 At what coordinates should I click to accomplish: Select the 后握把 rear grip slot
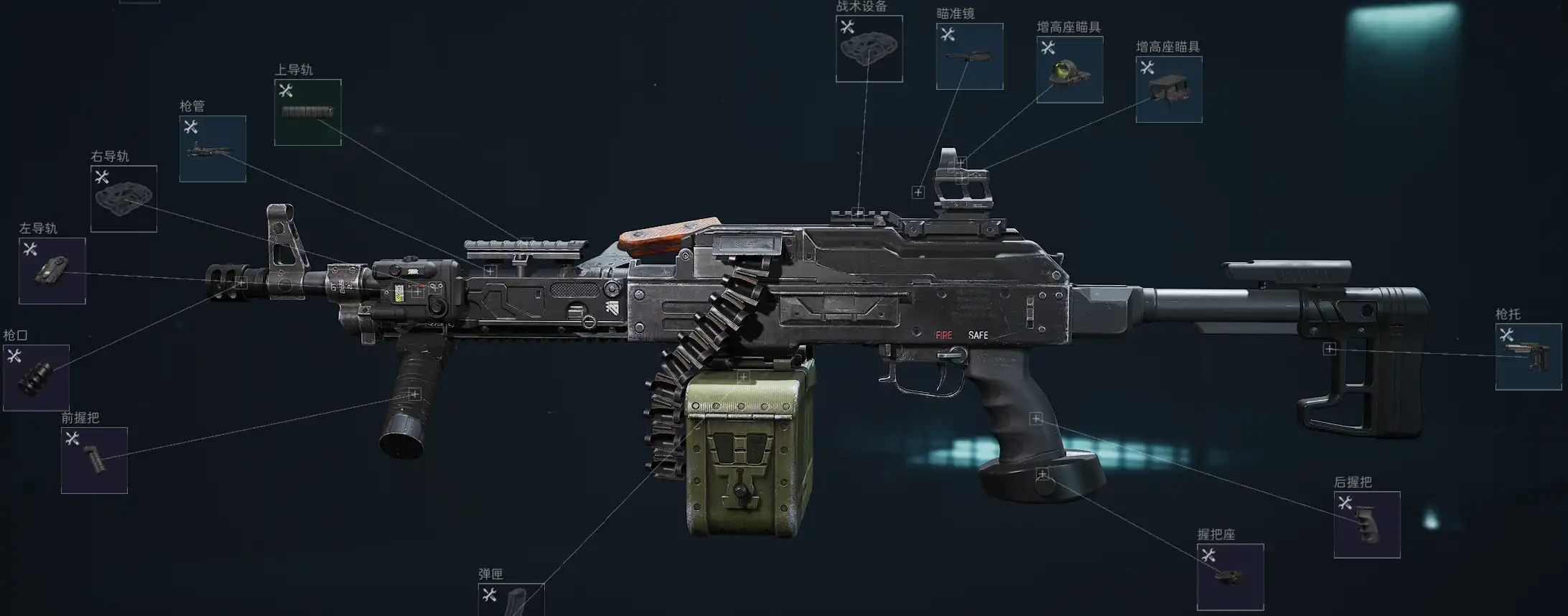[1366, 525]
